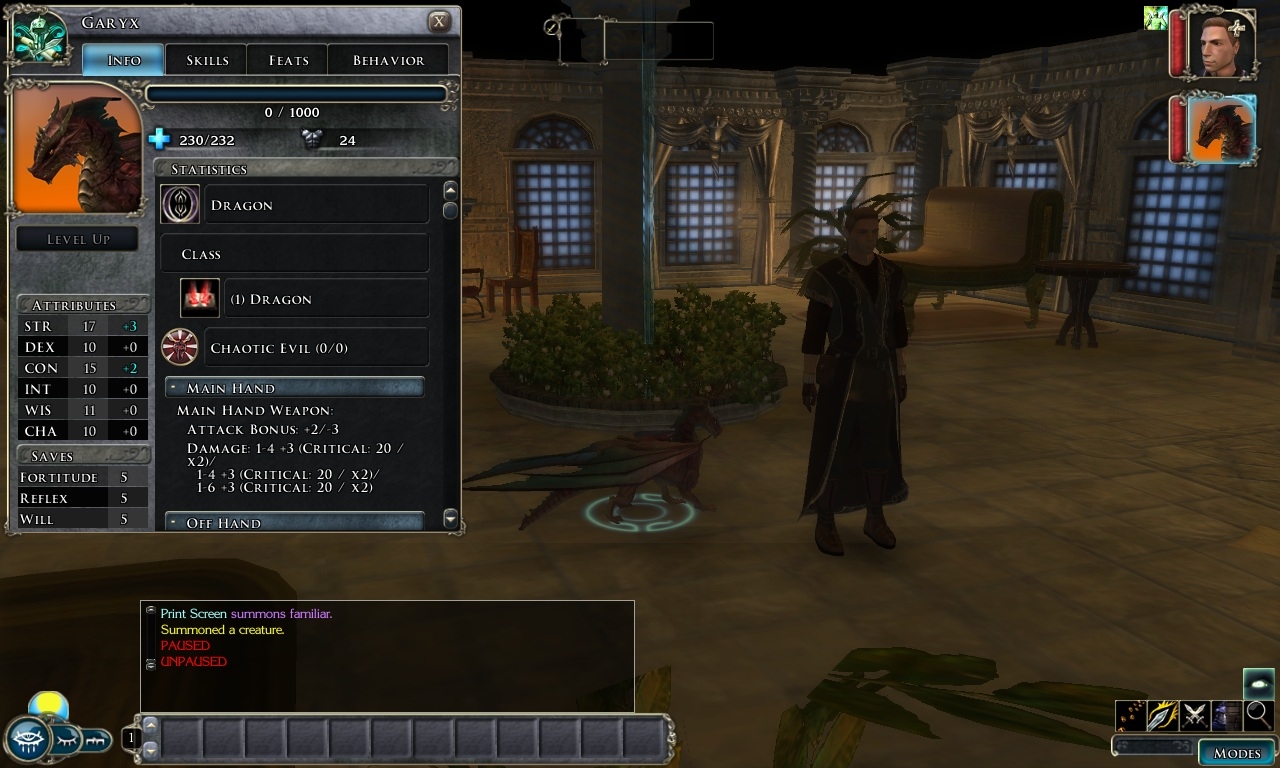The width and height of the screenshot is (1280, 768).
Task: Close the Garyx character sheet
Action: coord(438,22)
